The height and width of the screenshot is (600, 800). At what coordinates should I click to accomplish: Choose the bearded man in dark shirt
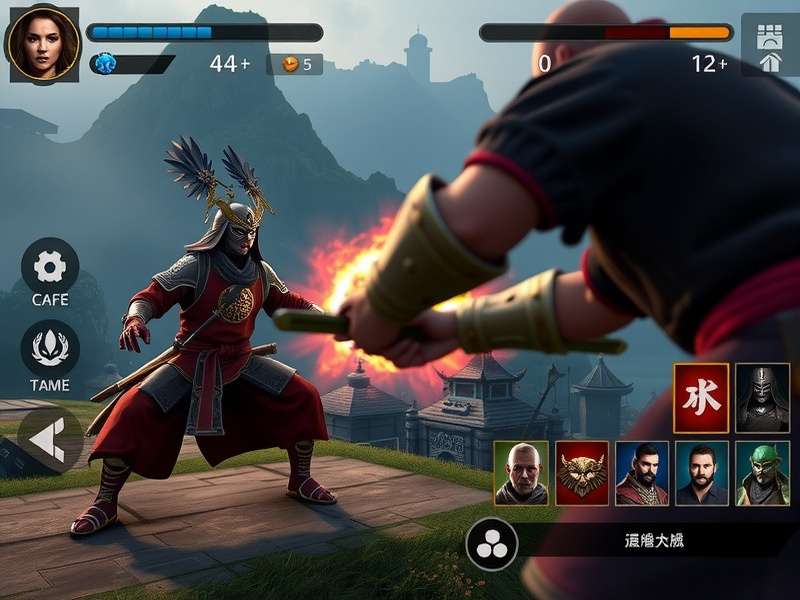click(x=702, y=473)
